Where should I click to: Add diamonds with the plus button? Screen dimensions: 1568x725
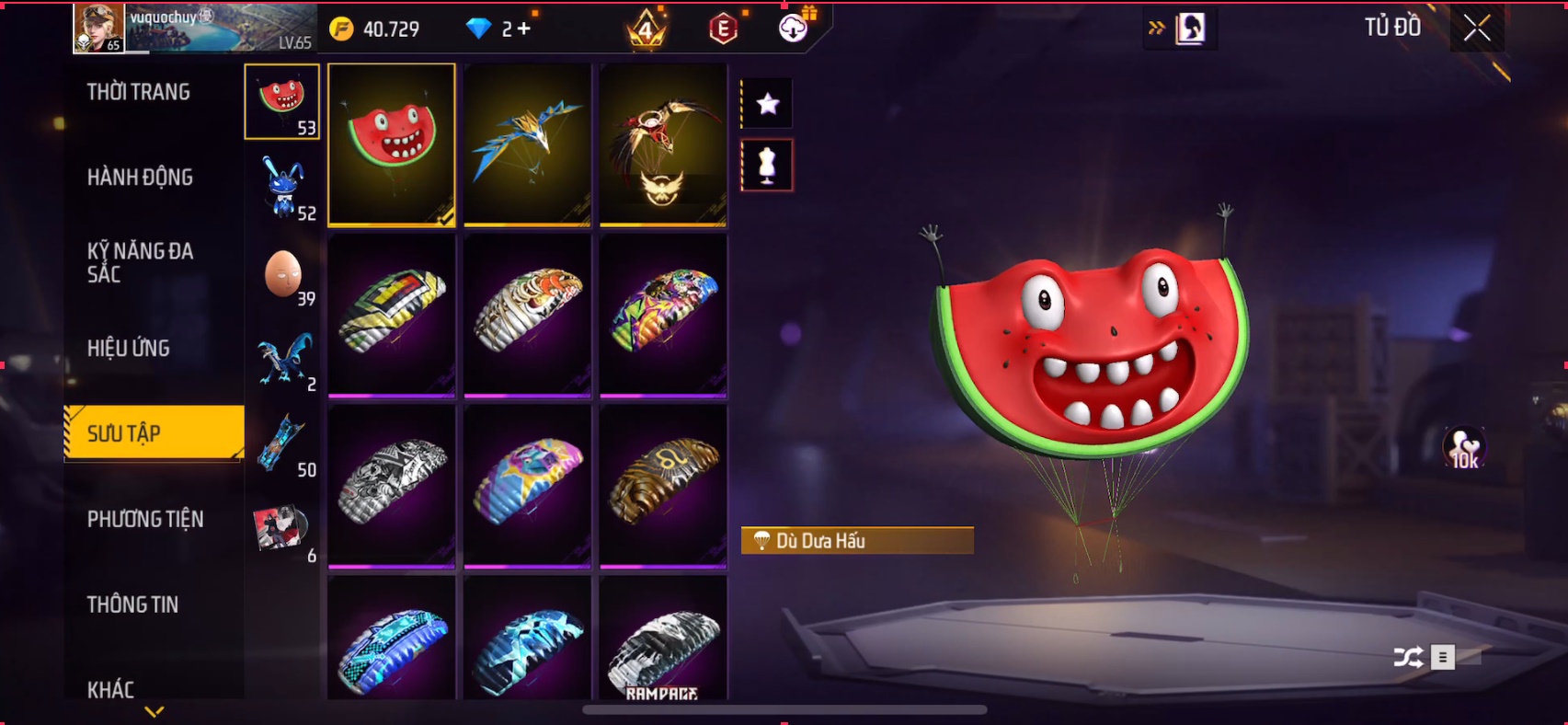click(524, 29)
